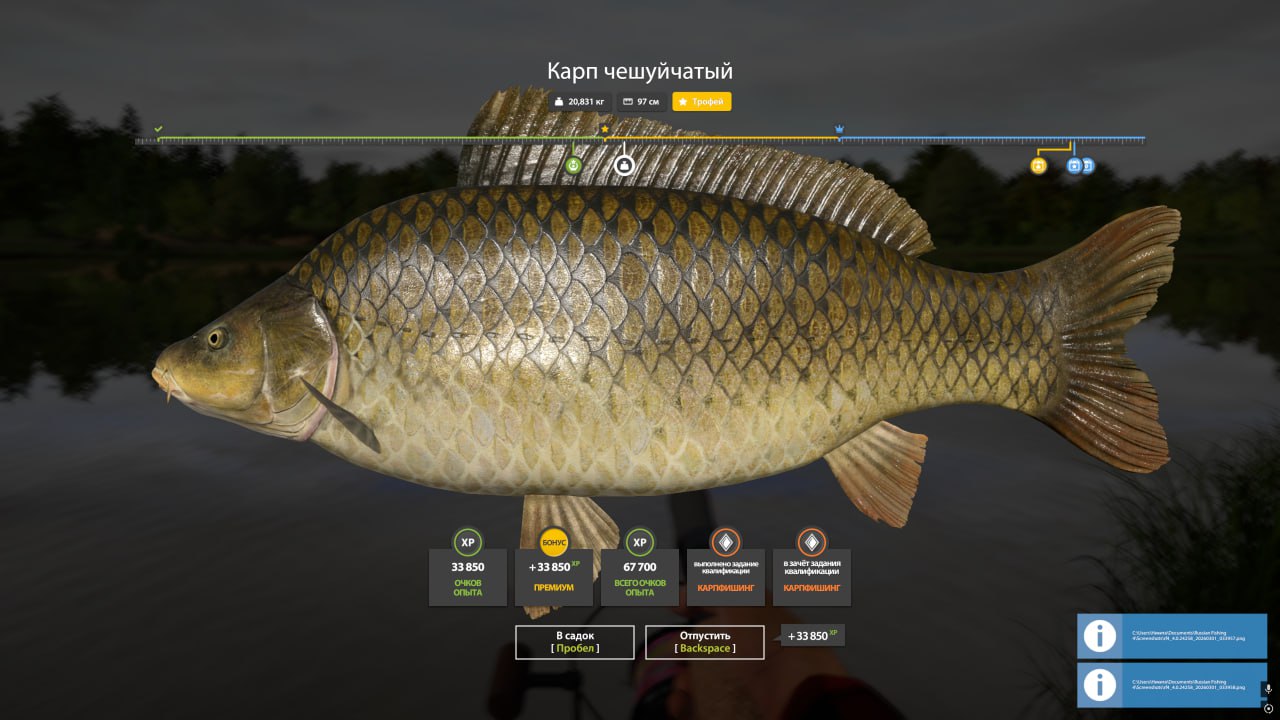Open the screenshot notification ending in 033918
This screenshot has width=1280, height=720.
click(x=1171, y=685)
